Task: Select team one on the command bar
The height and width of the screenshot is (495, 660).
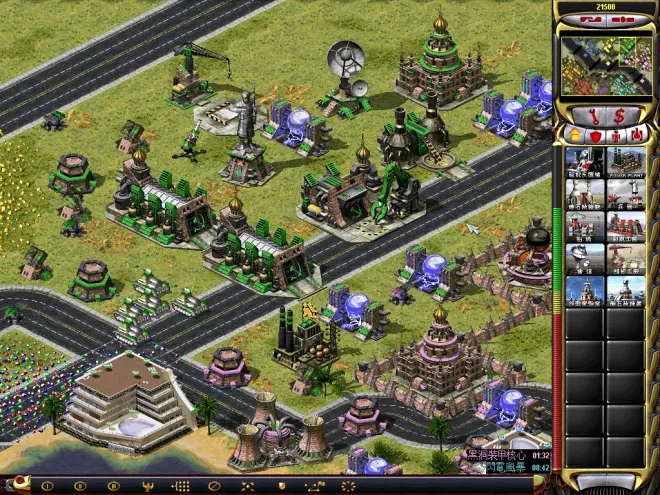Action: pos(47,487)
